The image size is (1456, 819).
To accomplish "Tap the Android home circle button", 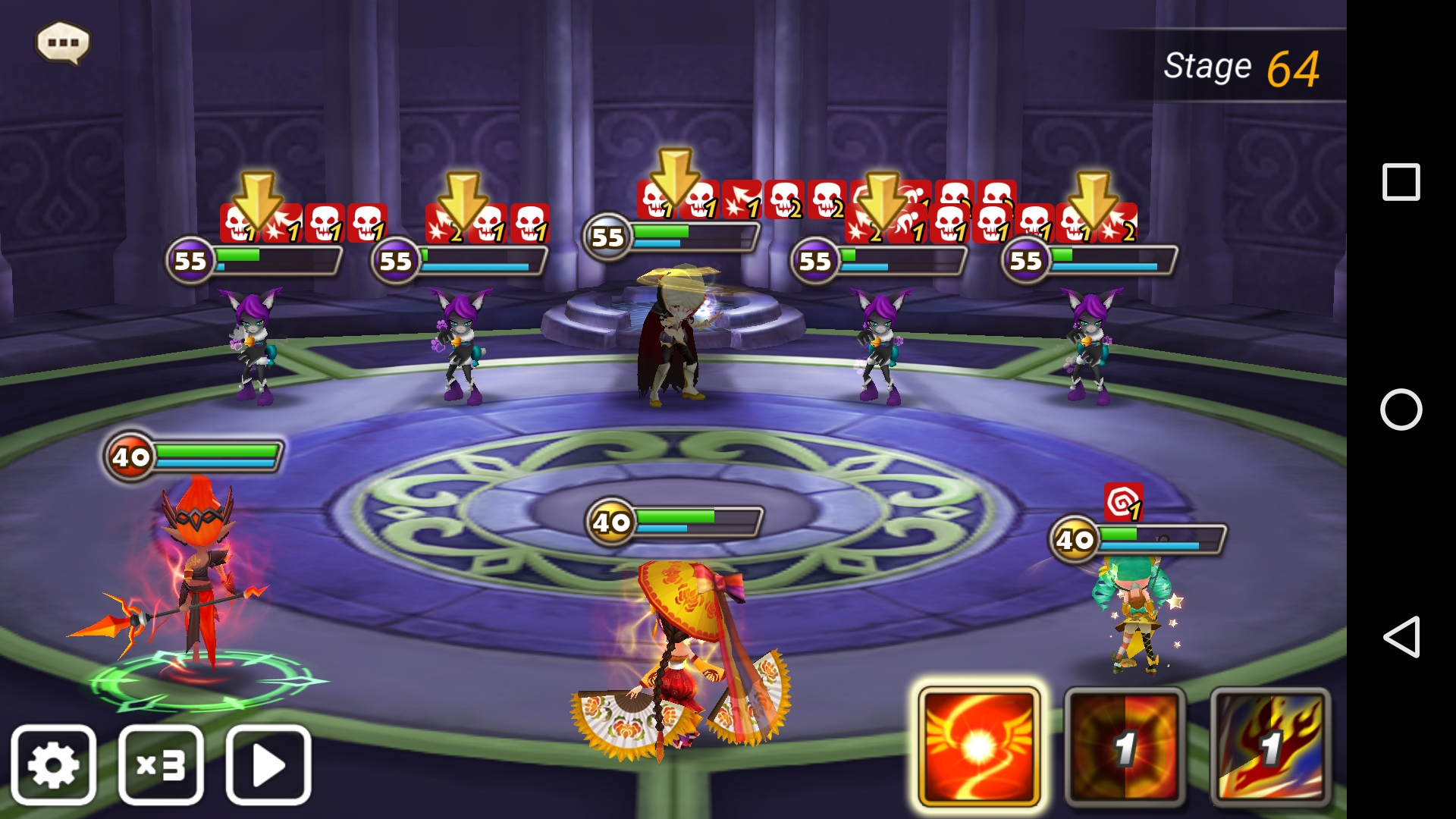I will pos(1401,409).
